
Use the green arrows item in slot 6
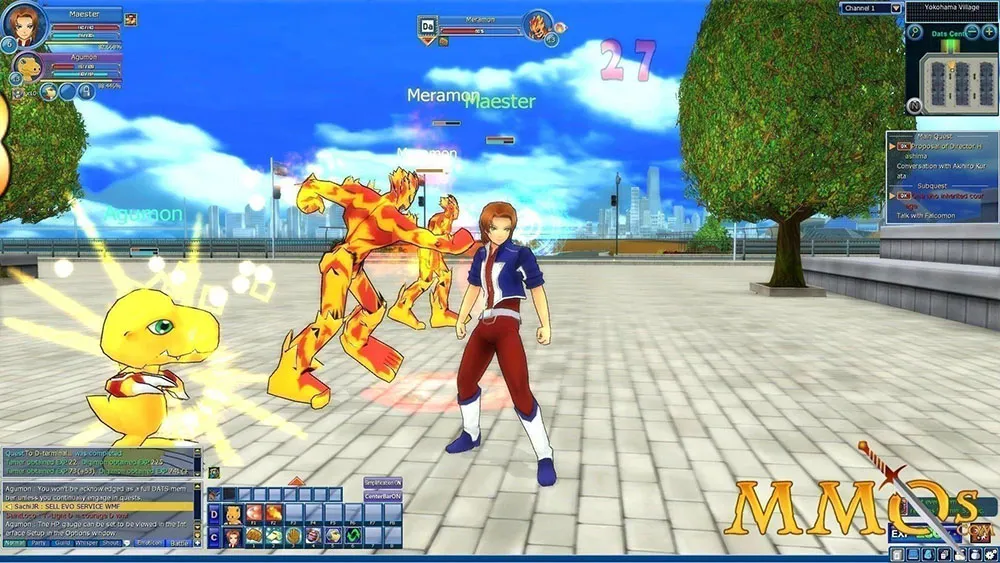[x=351, y=537]
